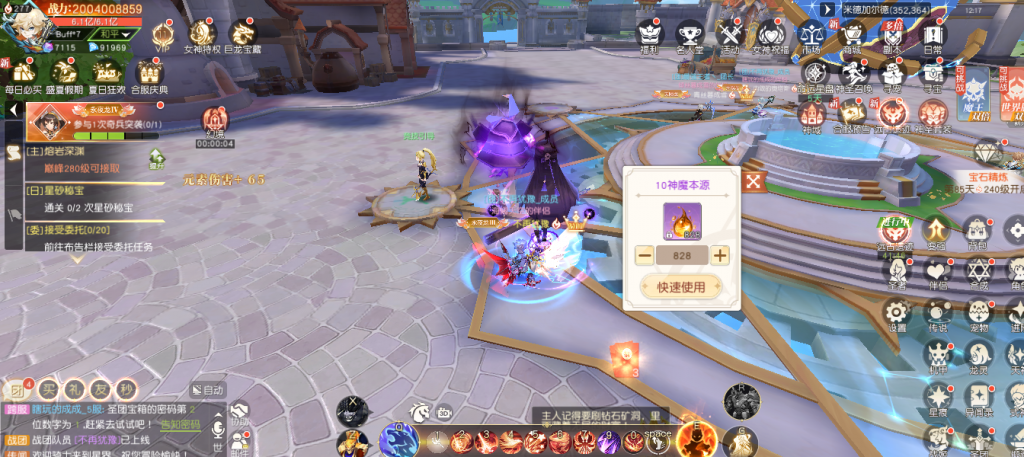Open the 幻境 dungeon timer icon

(x=215, y=122)
